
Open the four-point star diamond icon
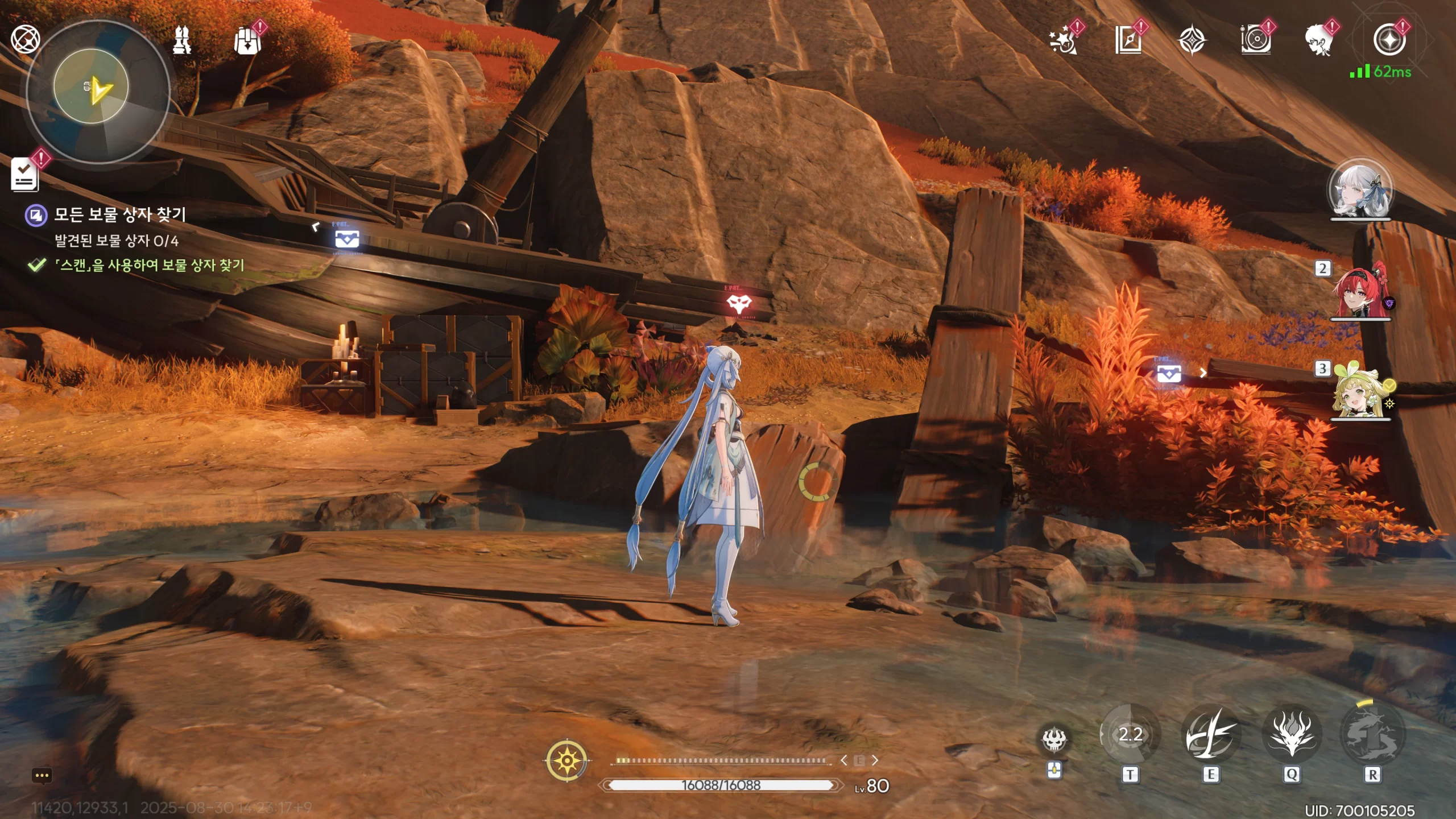point(1192,41)
